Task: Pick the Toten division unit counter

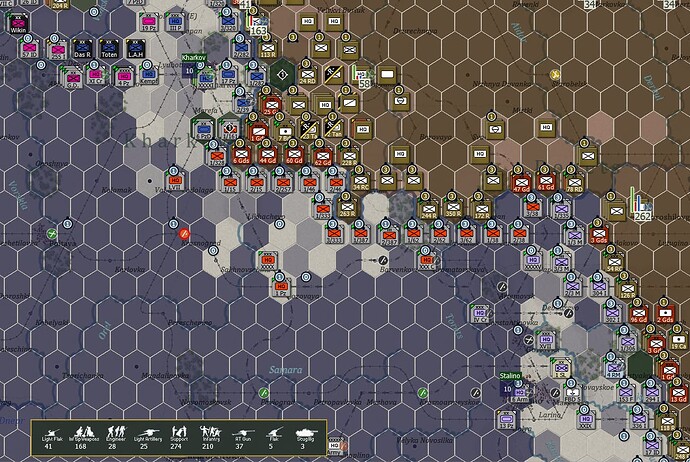Action: (x=109, y=47)
